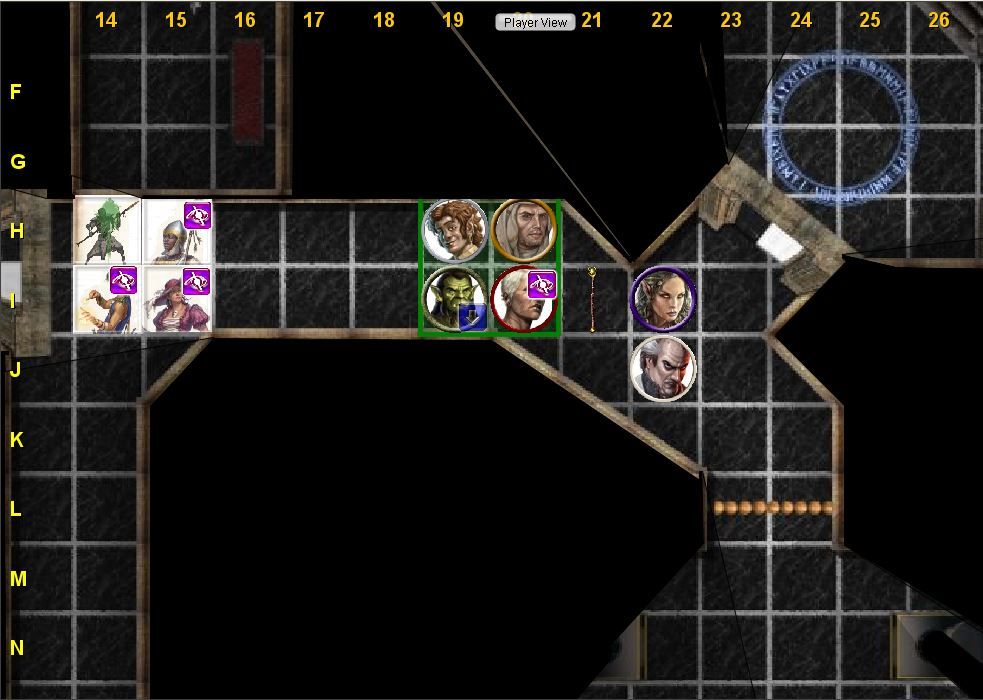Select the hooded man token with orange ring
The width and height of the screenshot is (983, 700).
tap(523, 230)
